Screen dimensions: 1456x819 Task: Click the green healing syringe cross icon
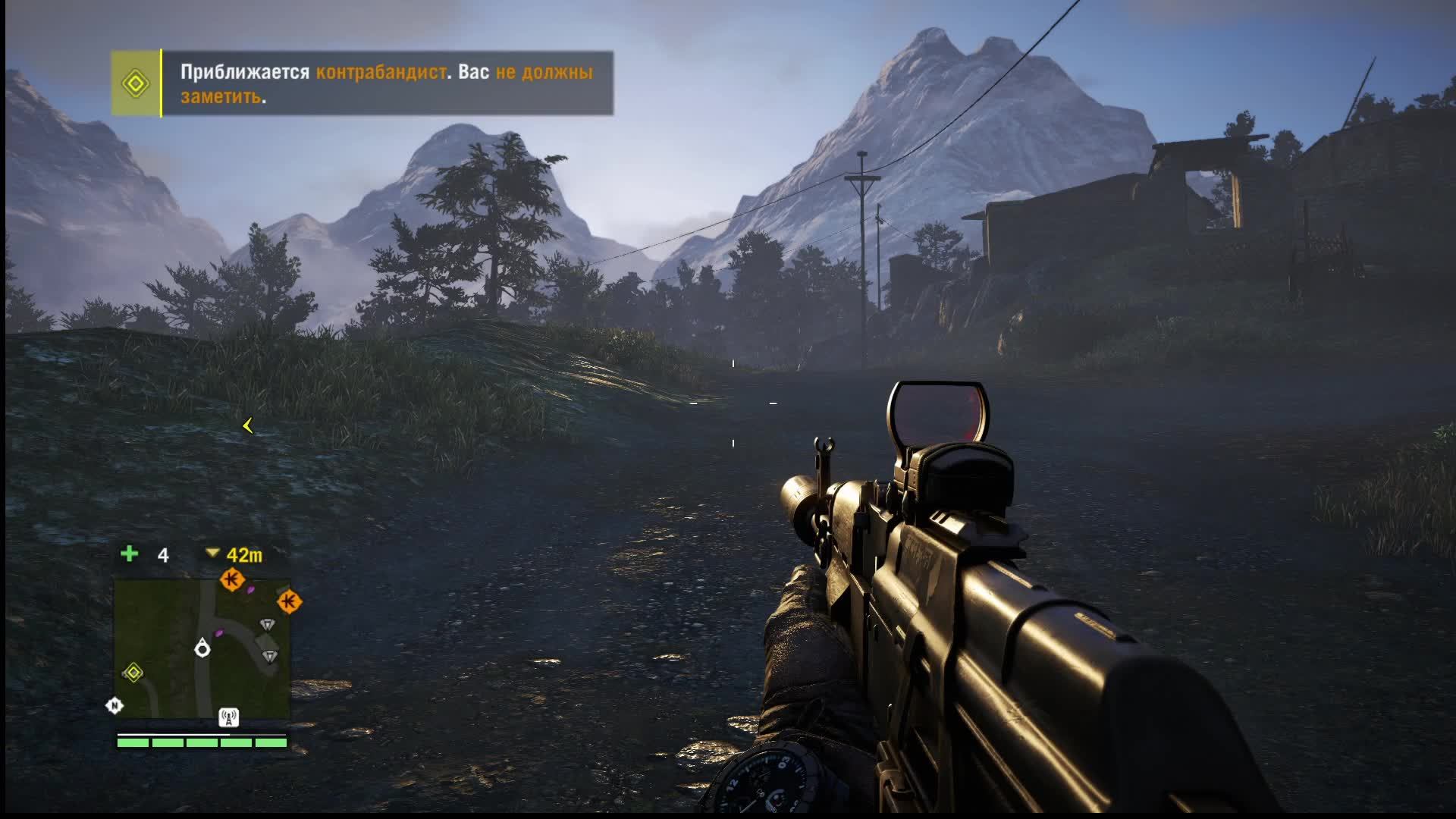click(x=130, y=554)
